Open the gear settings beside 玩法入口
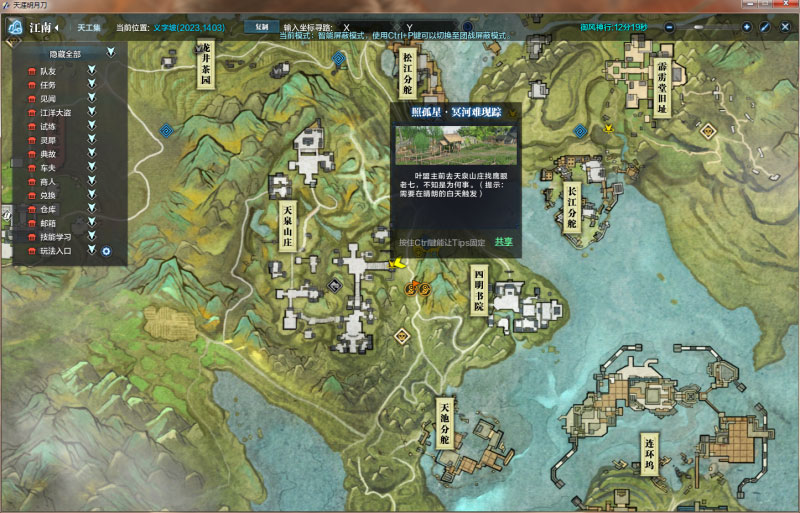 point(106,250)
